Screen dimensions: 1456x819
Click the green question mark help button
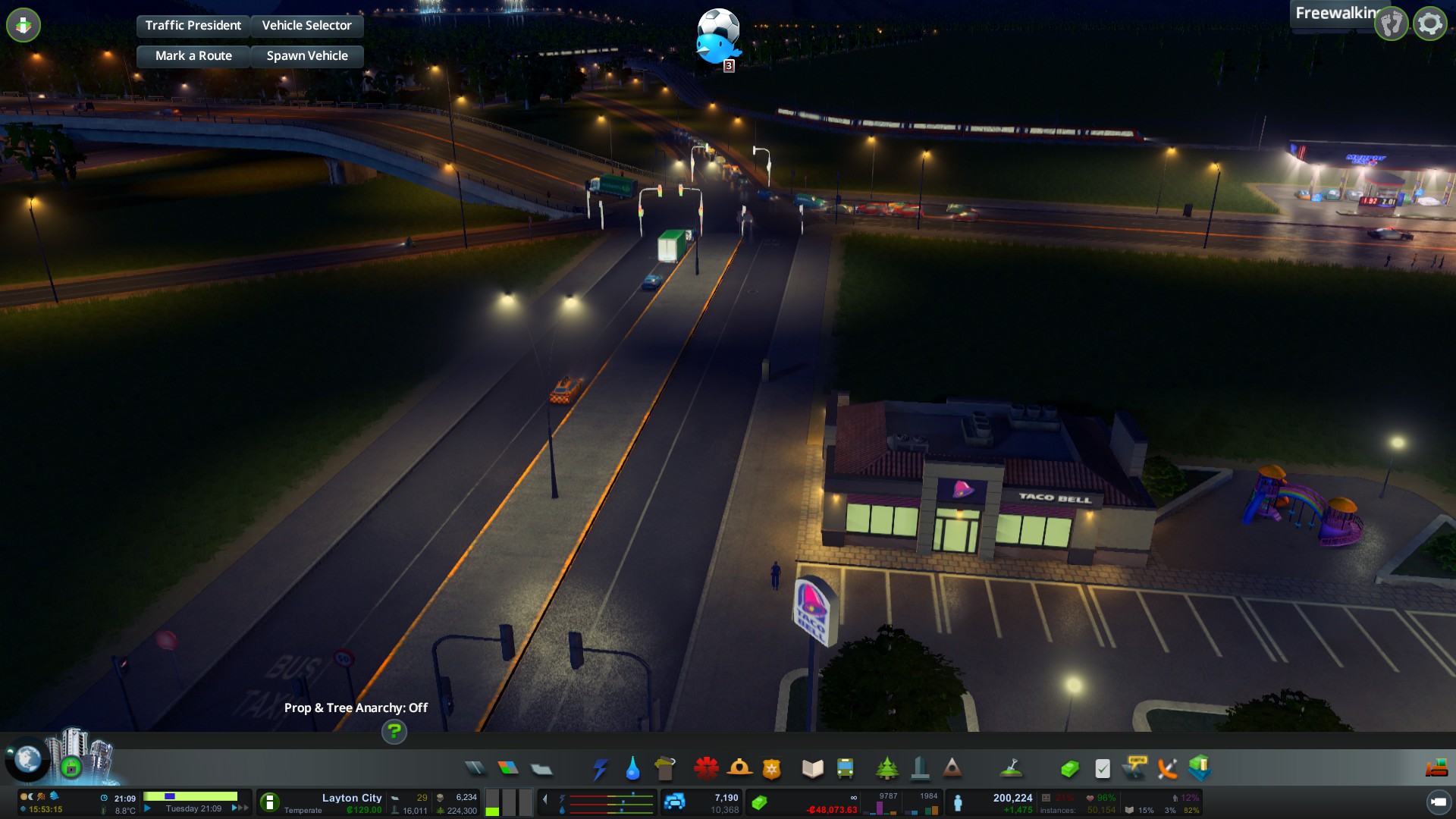(394, 732)
